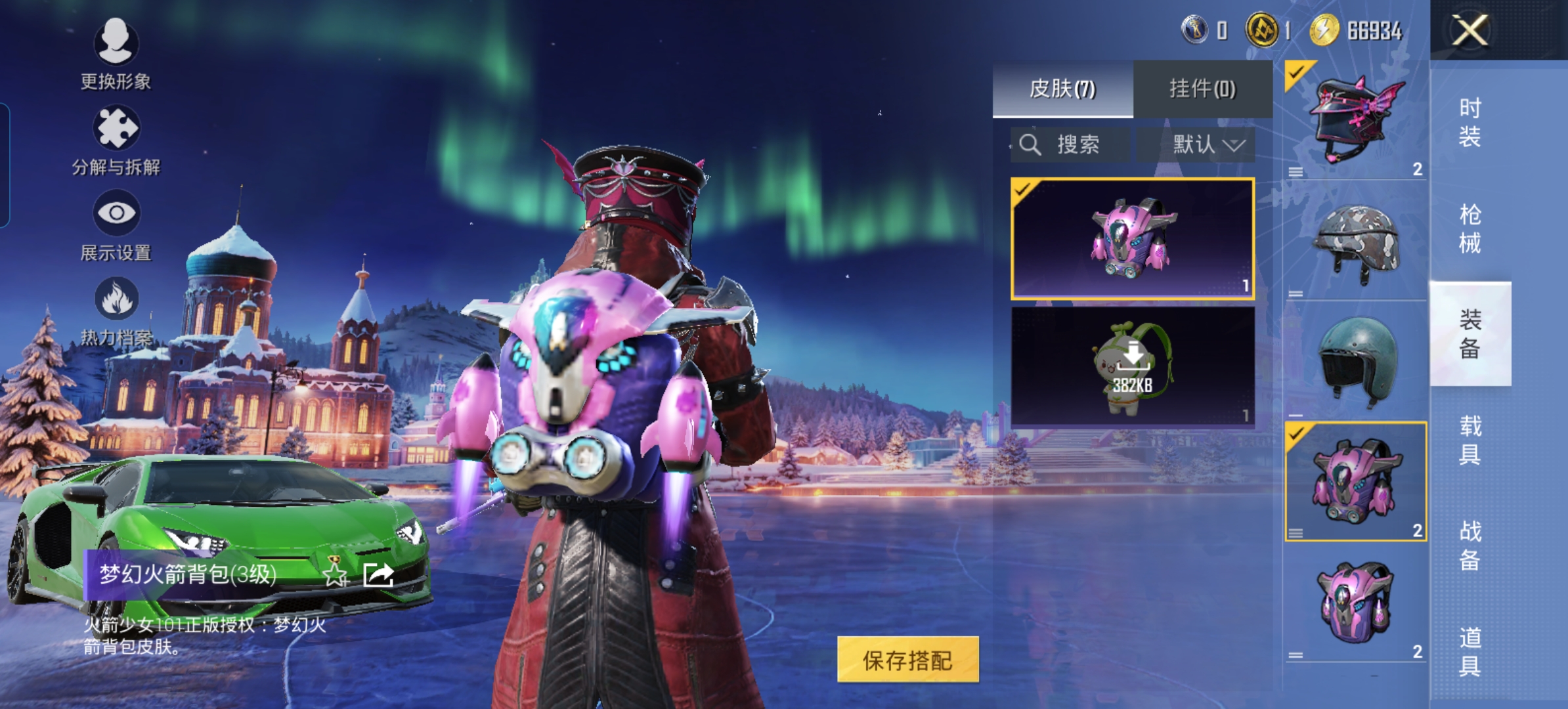Select the equipped pink rocket backpack skin

(1133, 239)
